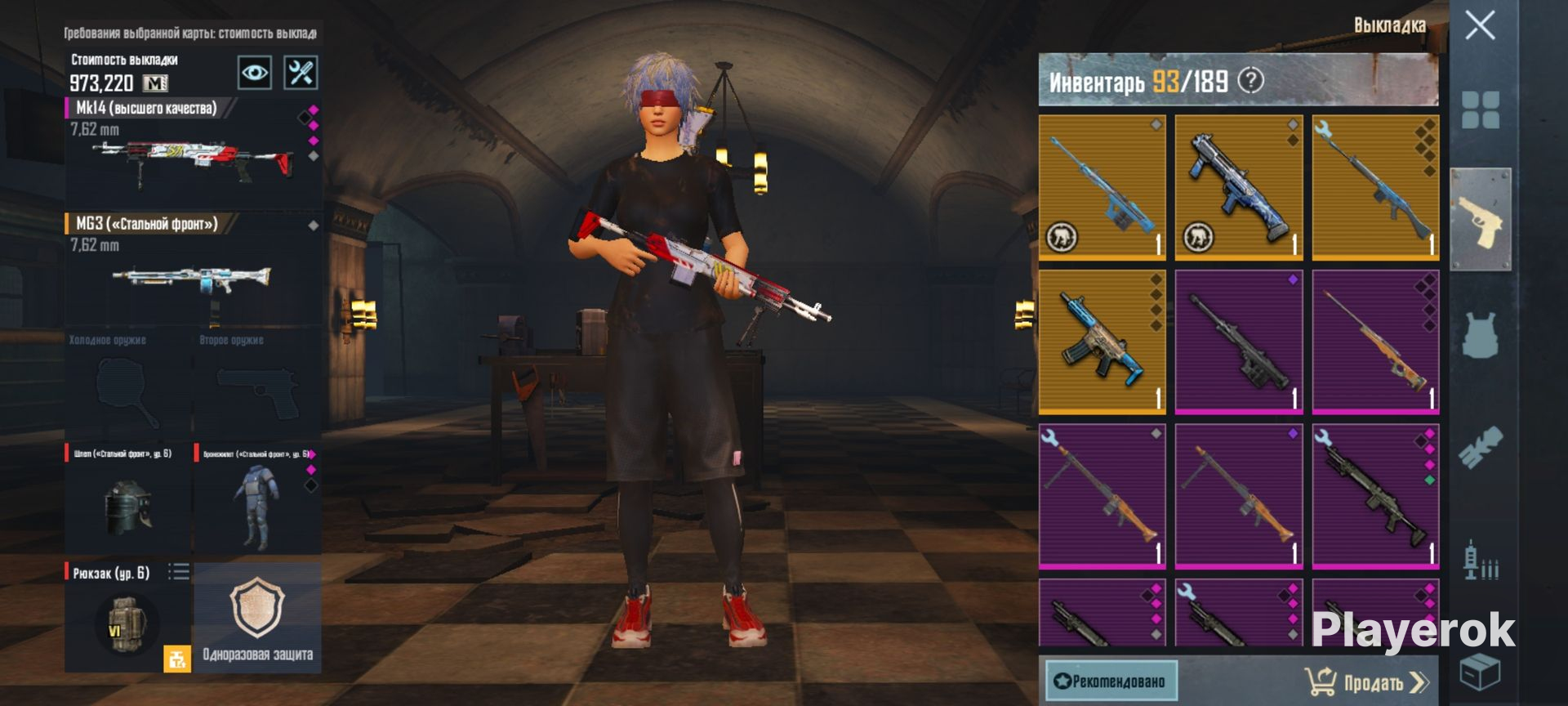Select the MG3 weapon slot

(x=193, y=268)
